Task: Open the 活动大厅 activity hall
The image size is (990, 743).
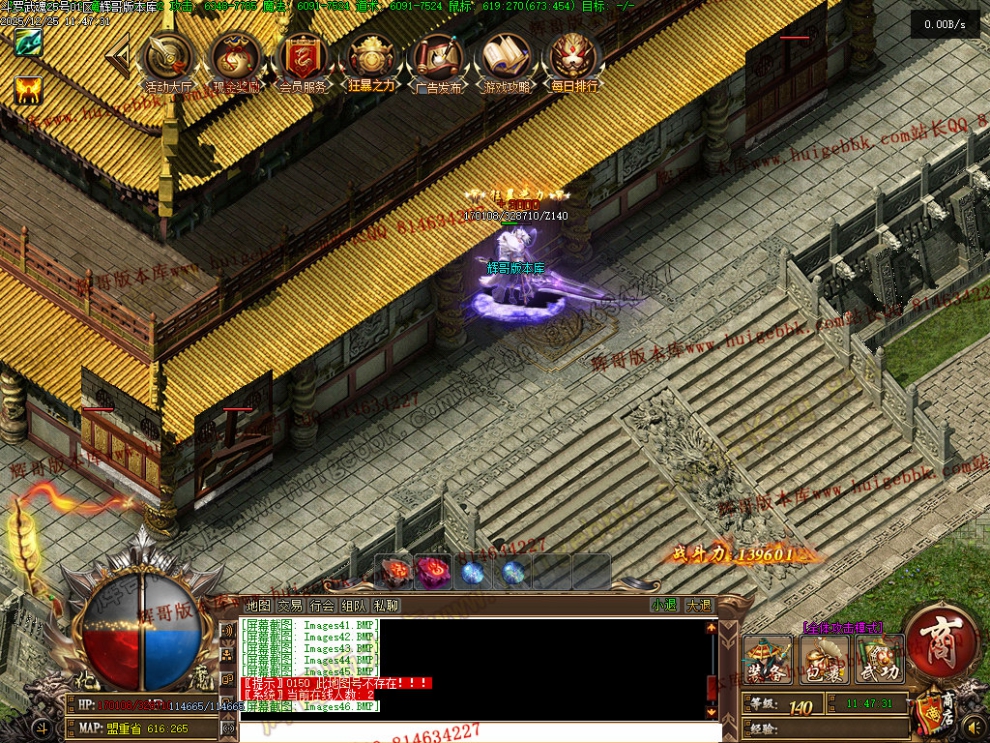Action: [167, 60]
